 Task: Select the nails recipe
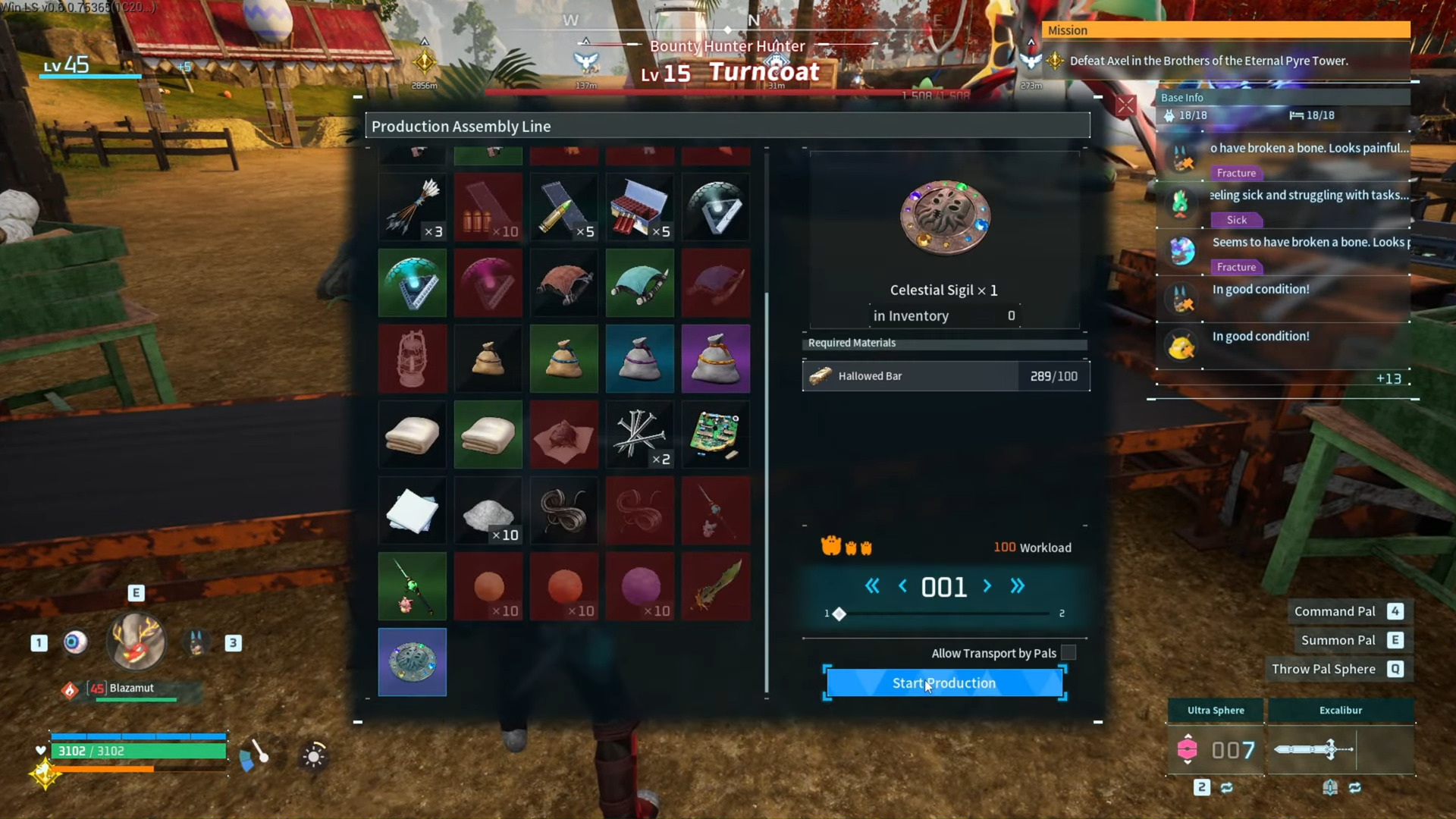point(639,435)
